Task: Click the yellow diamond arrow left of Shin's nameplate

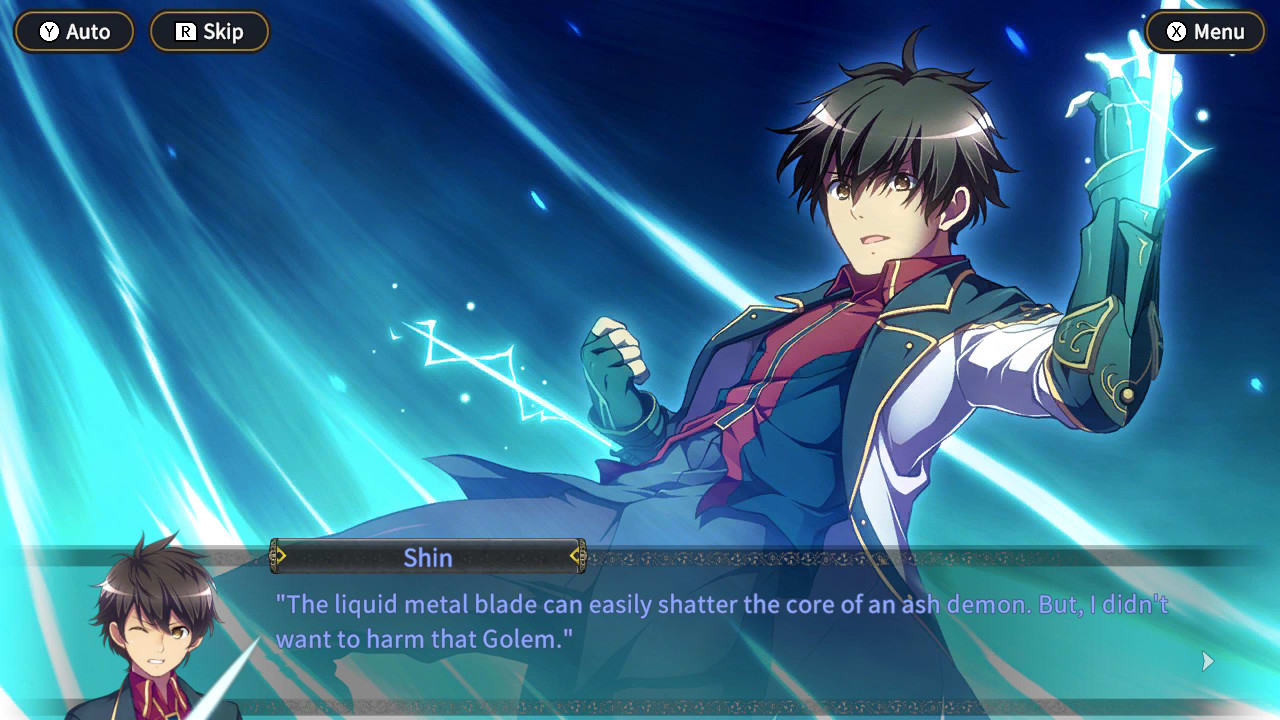Action: click(x=280, y=557)
